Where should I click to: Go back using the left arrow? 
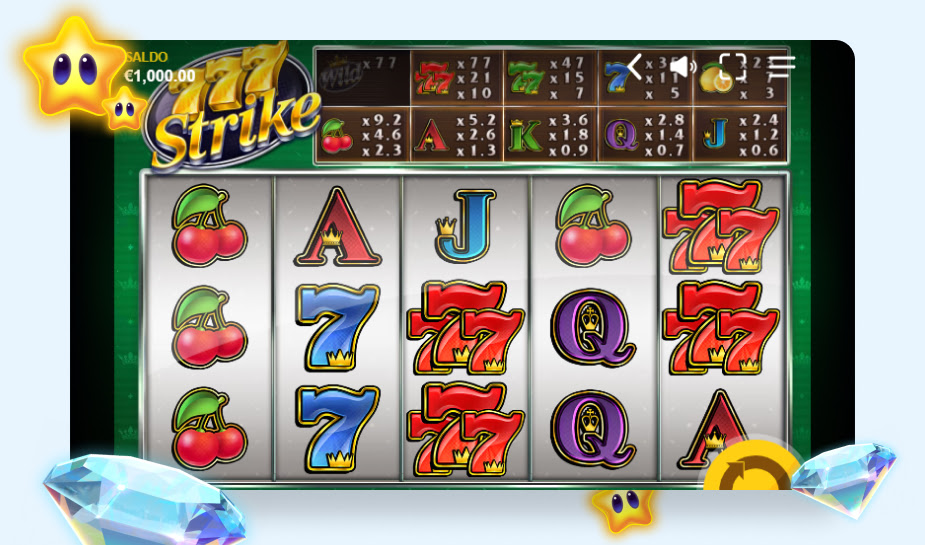tap(634, 67)
